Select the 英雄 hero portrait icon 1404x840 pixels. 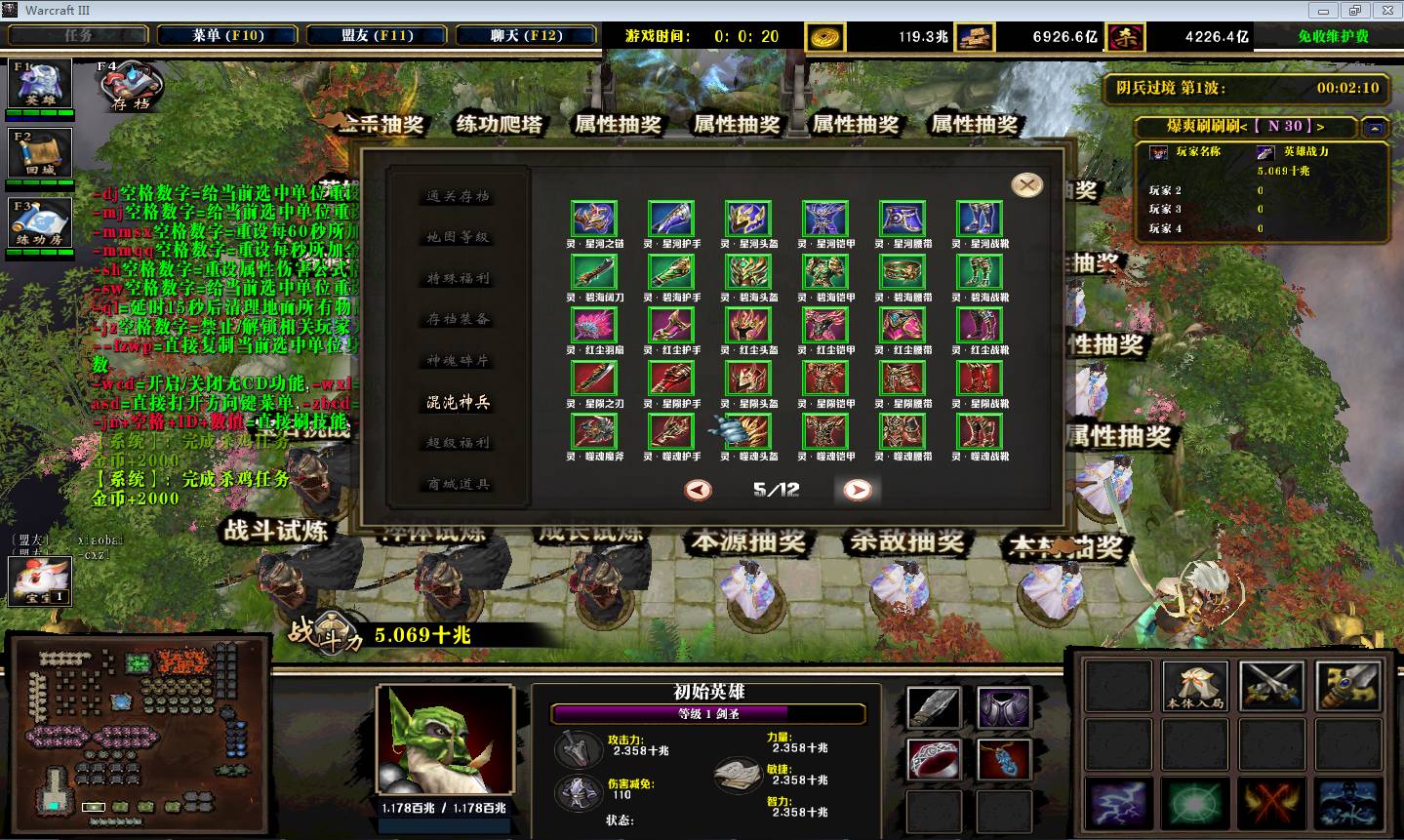(40, 84)
